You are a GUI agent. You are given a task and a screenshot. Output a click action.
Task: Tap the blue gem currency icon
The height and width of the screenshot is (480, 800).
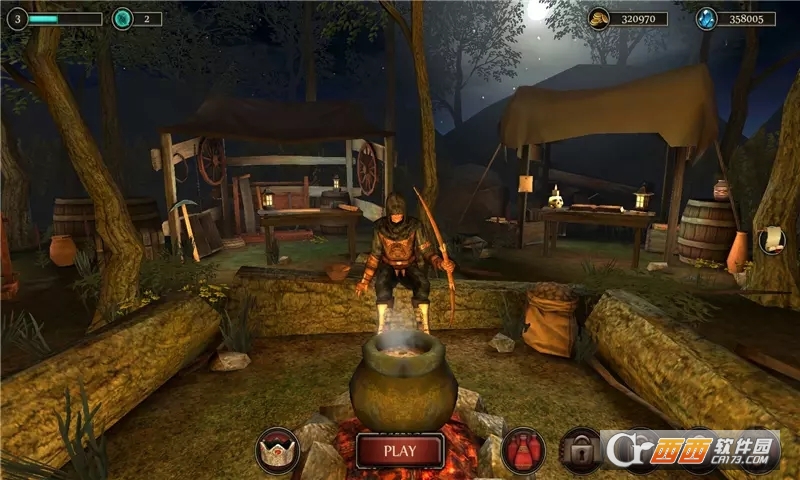[x=707, y=18]
